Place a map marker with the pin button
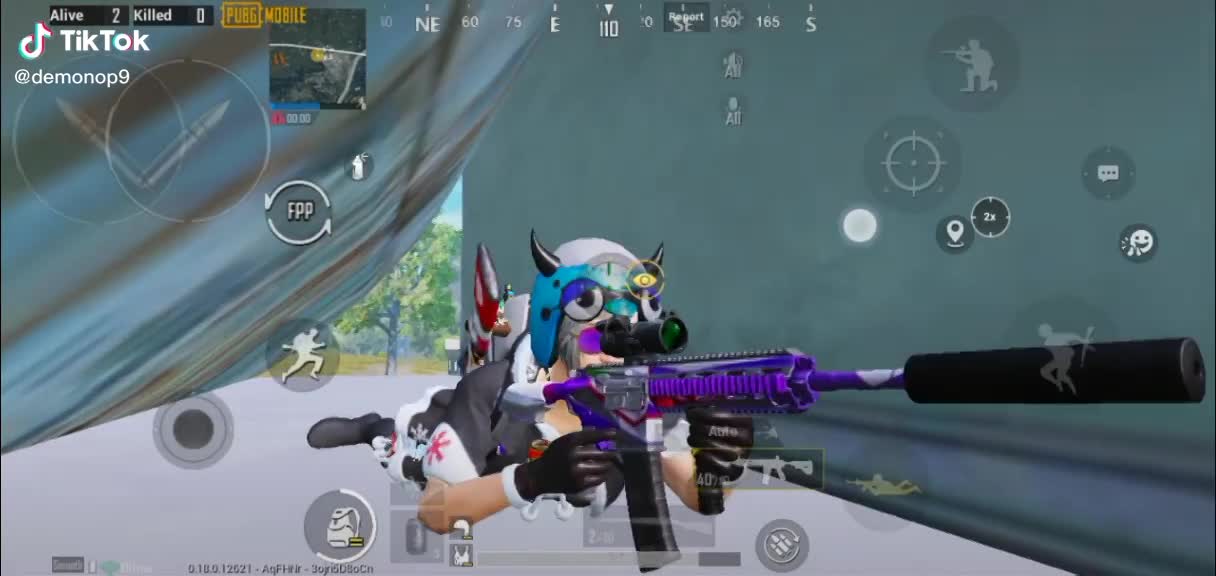The width and height of the screenshot is (1216, 576). point(955,234)
